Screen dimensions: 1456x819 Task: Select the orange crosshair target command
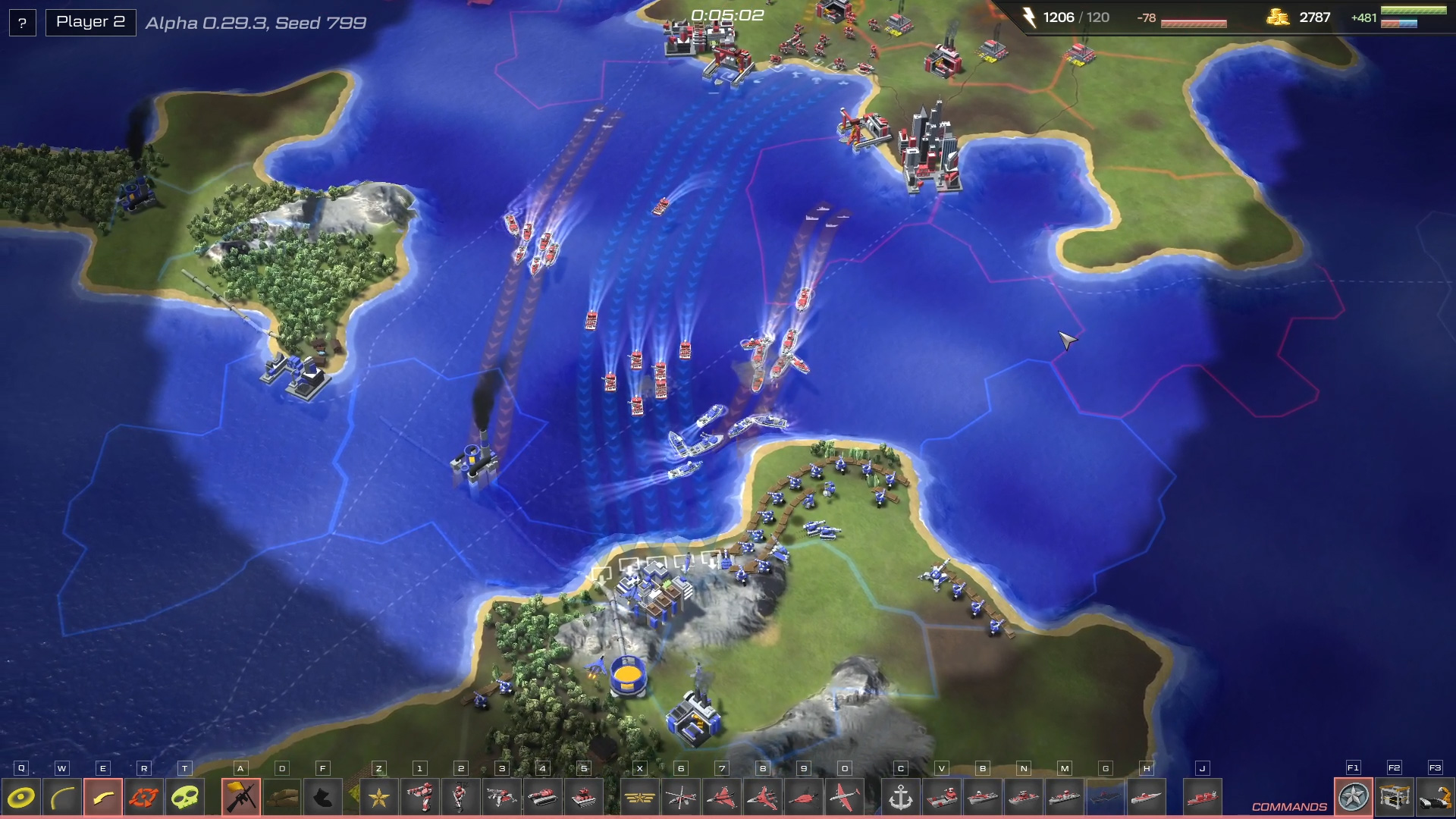144,798
